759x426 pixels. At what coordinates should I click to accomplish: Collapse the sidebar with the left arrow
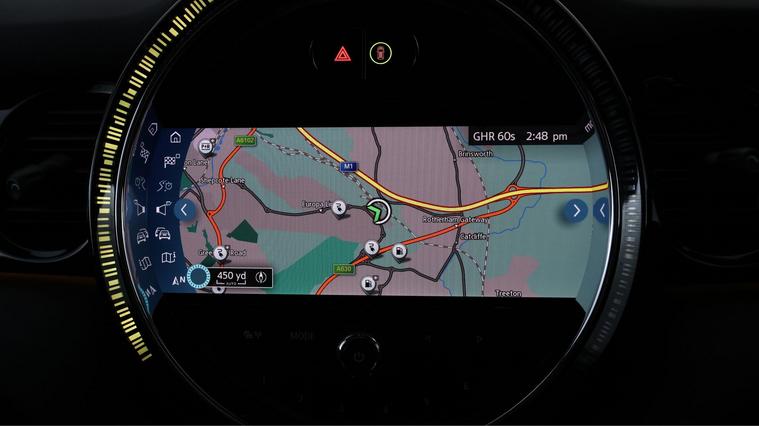pyautogui.click(x=184, y=210)
